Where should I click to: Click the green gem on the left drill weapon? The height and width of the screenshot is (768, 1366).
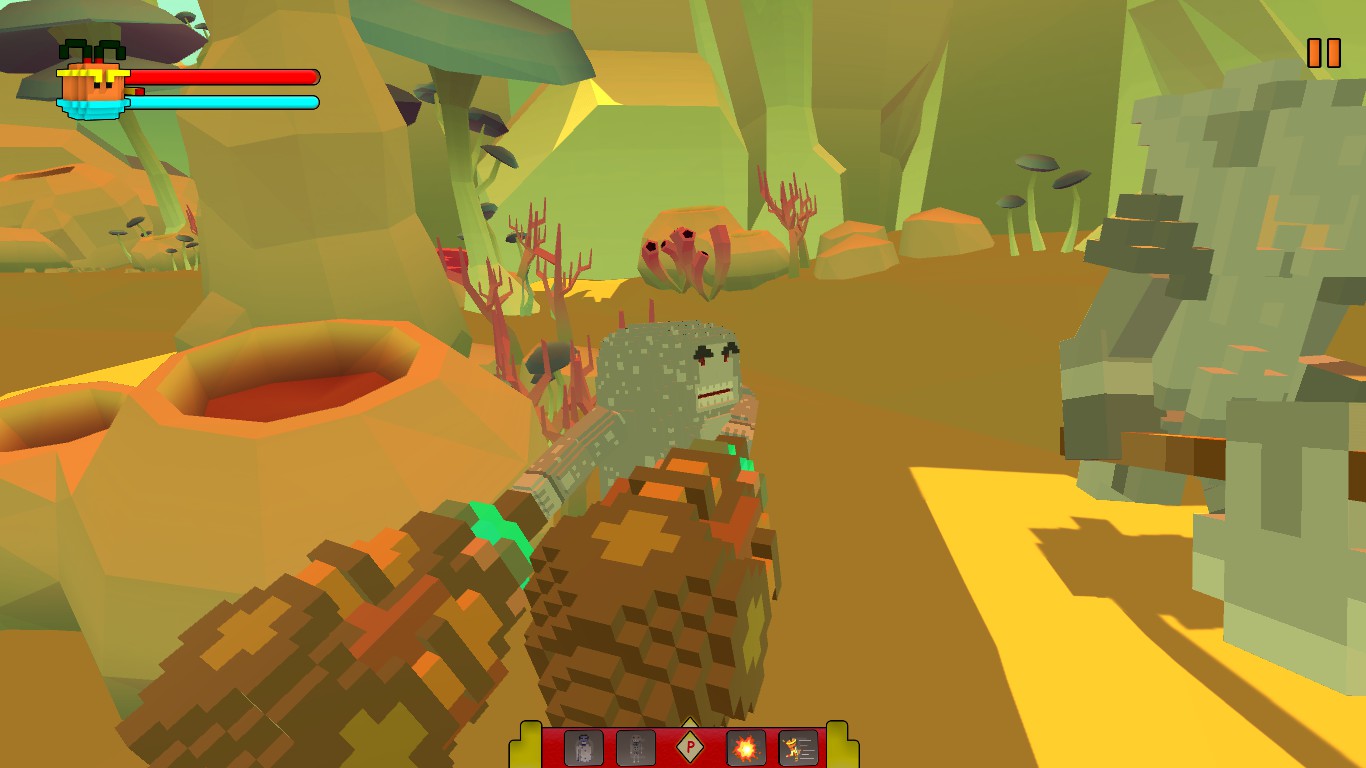click(x=497, y=530)
